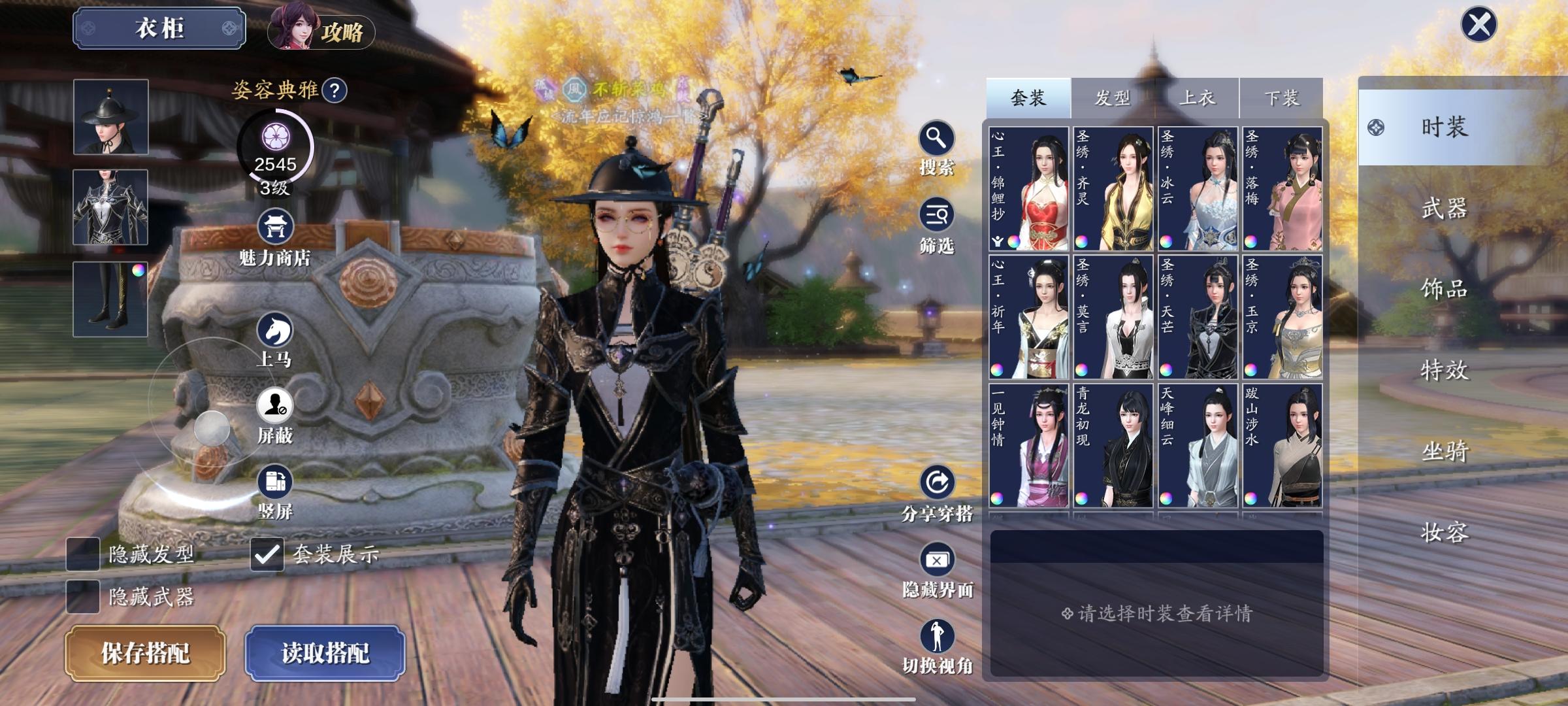This screenshot has width=1568, height=706.
Task: Select the 坐骑 mount category
Action: (x=1444, y=451)
